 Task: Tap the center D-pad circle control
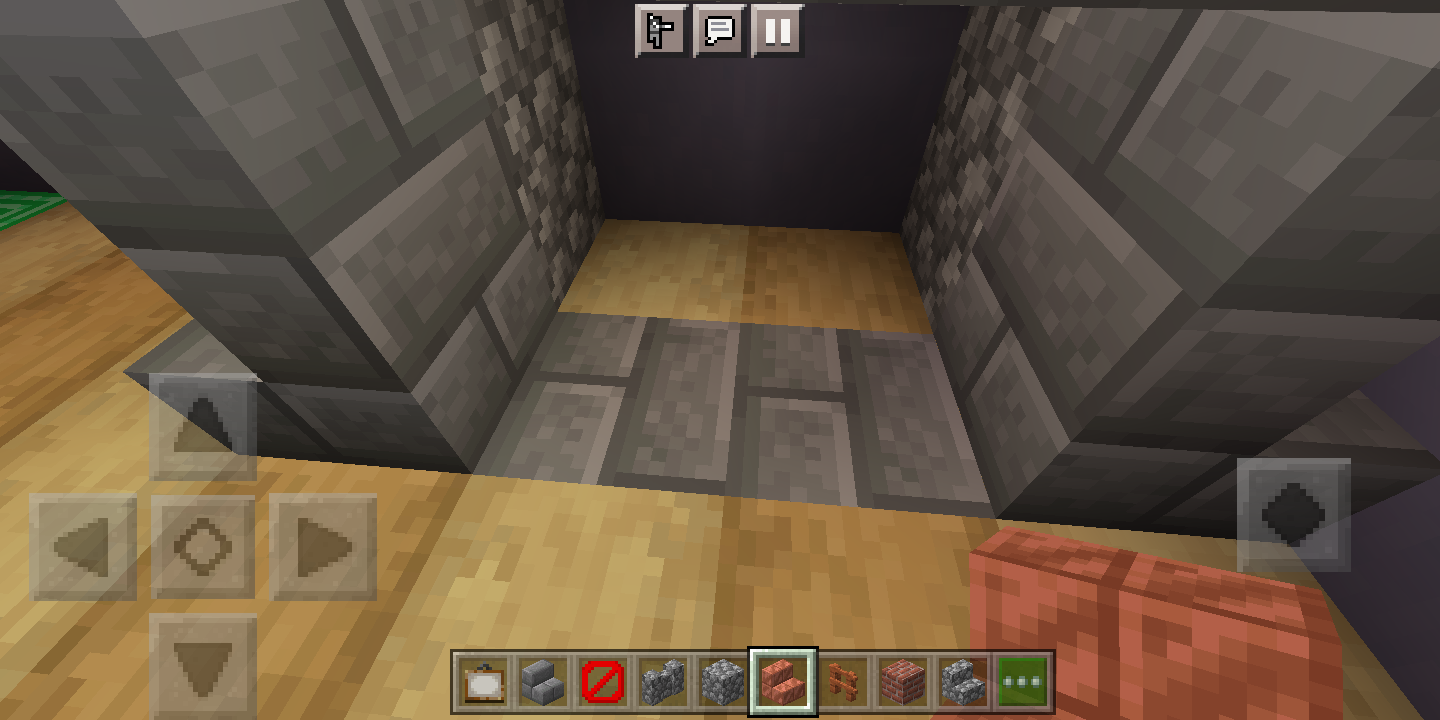pyautogui.click(x=202, y=547)
